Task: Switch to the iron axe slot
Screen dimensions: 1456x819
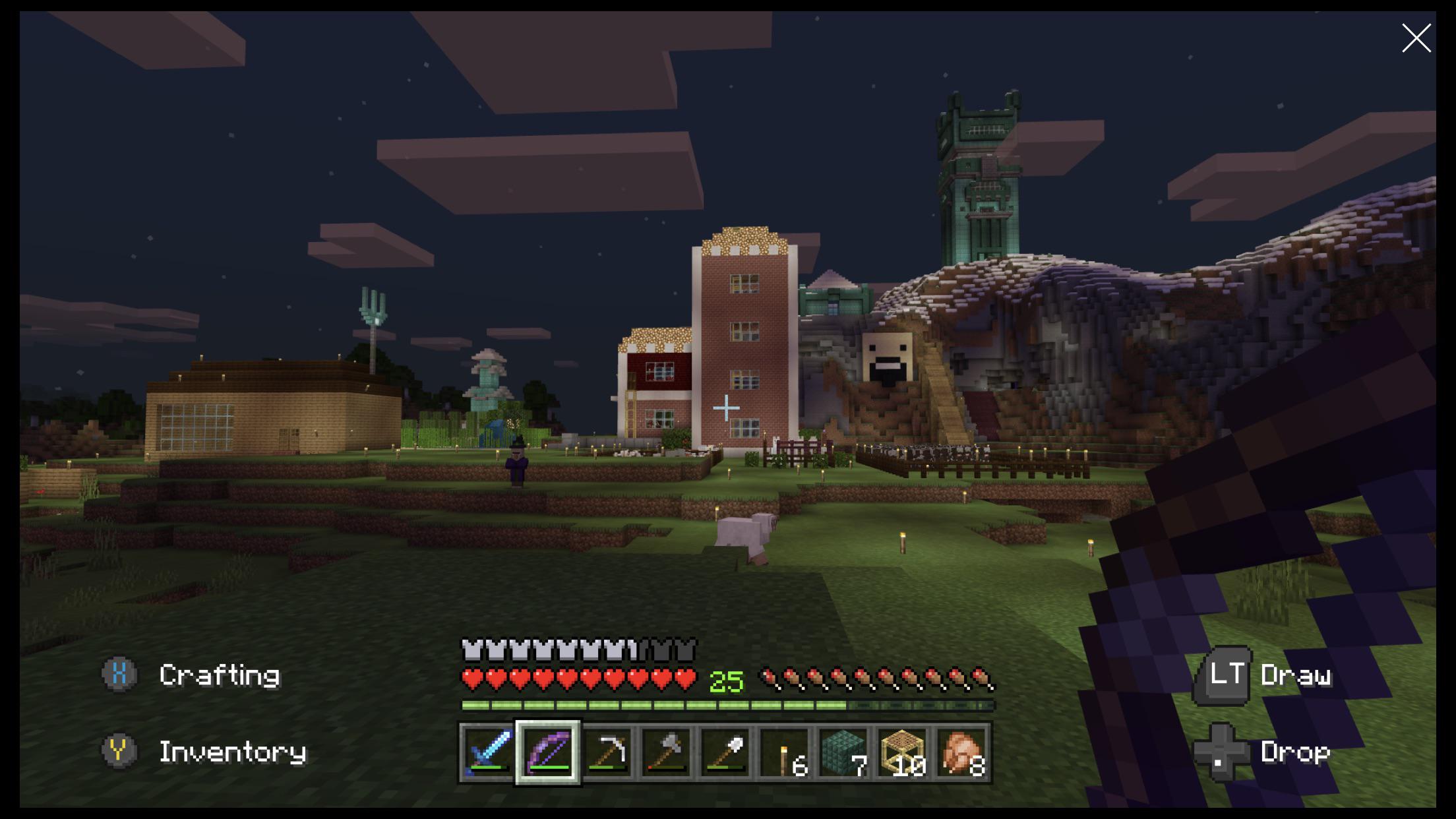Action: 666,752
